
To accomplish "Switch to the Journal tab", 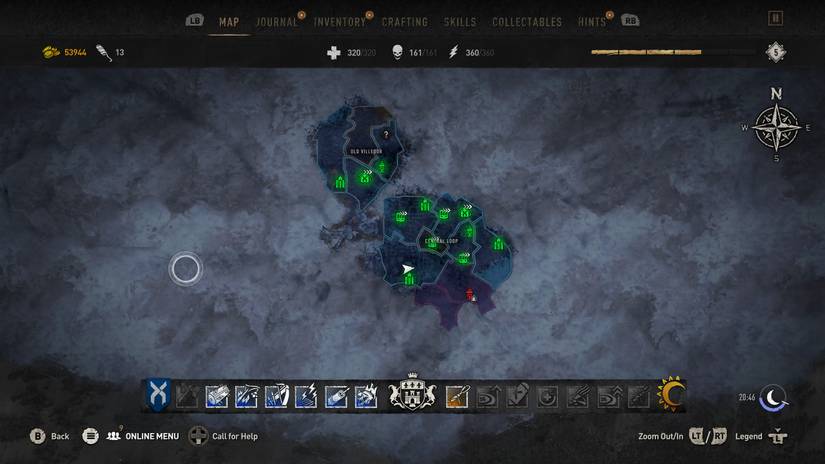I will click(x=277, y=22).
